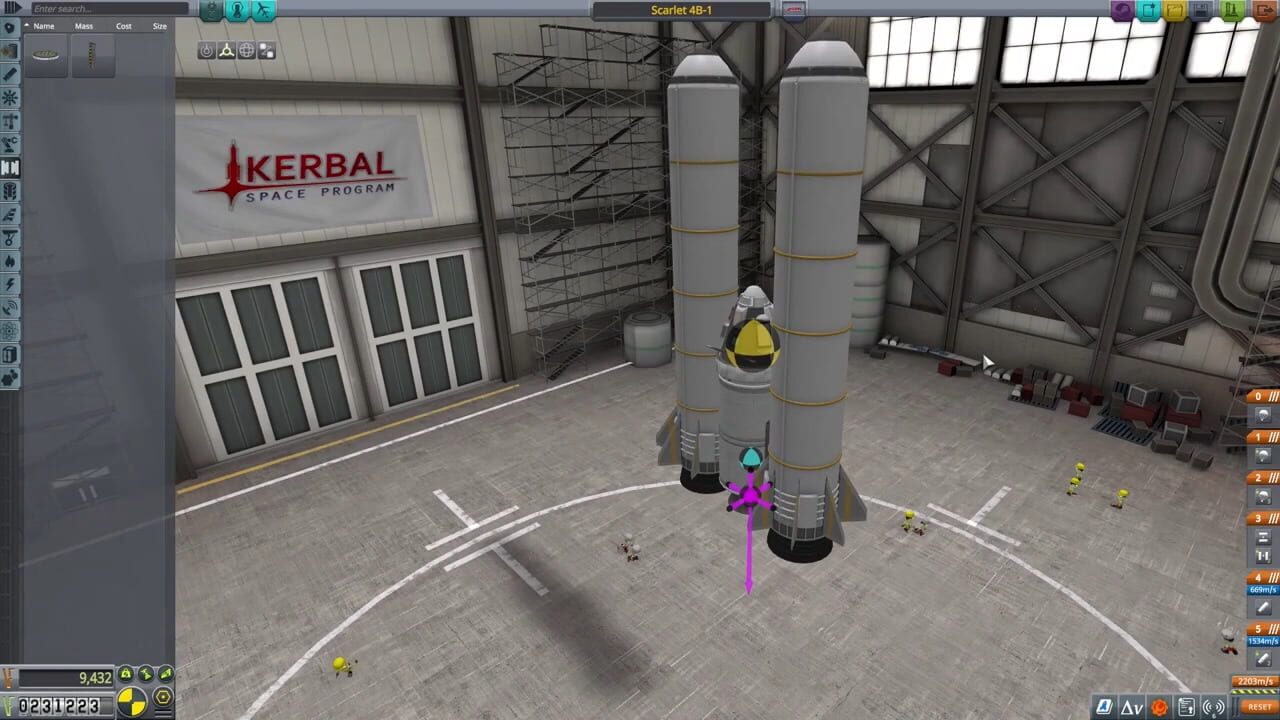Sort the part list by Mass
Screen dimensions: 1280x720
(84, 26)
